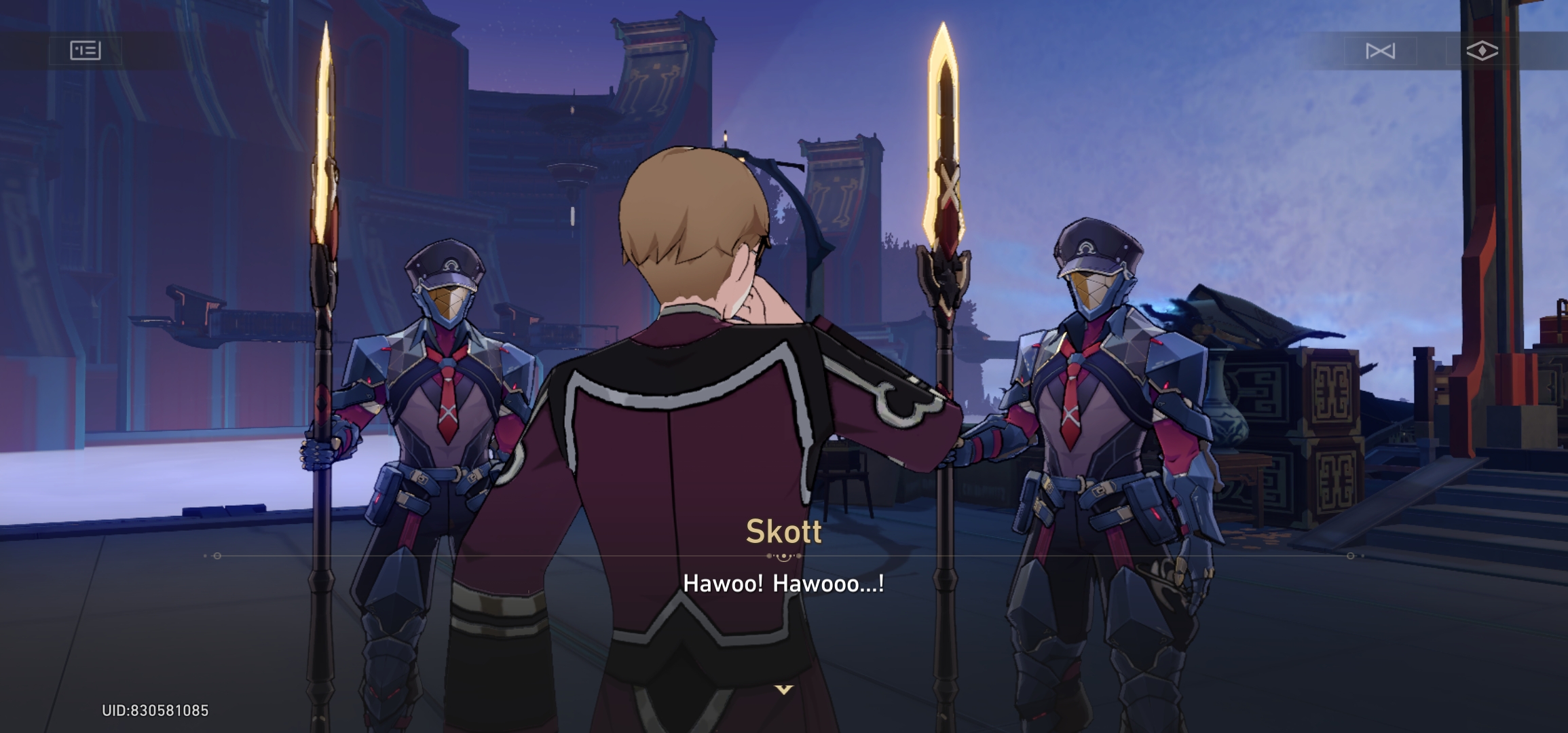The width and height of the screenshot is (1568, 733).
Task: Click the conversation history button left of screen top
Action: coord(84,51)
